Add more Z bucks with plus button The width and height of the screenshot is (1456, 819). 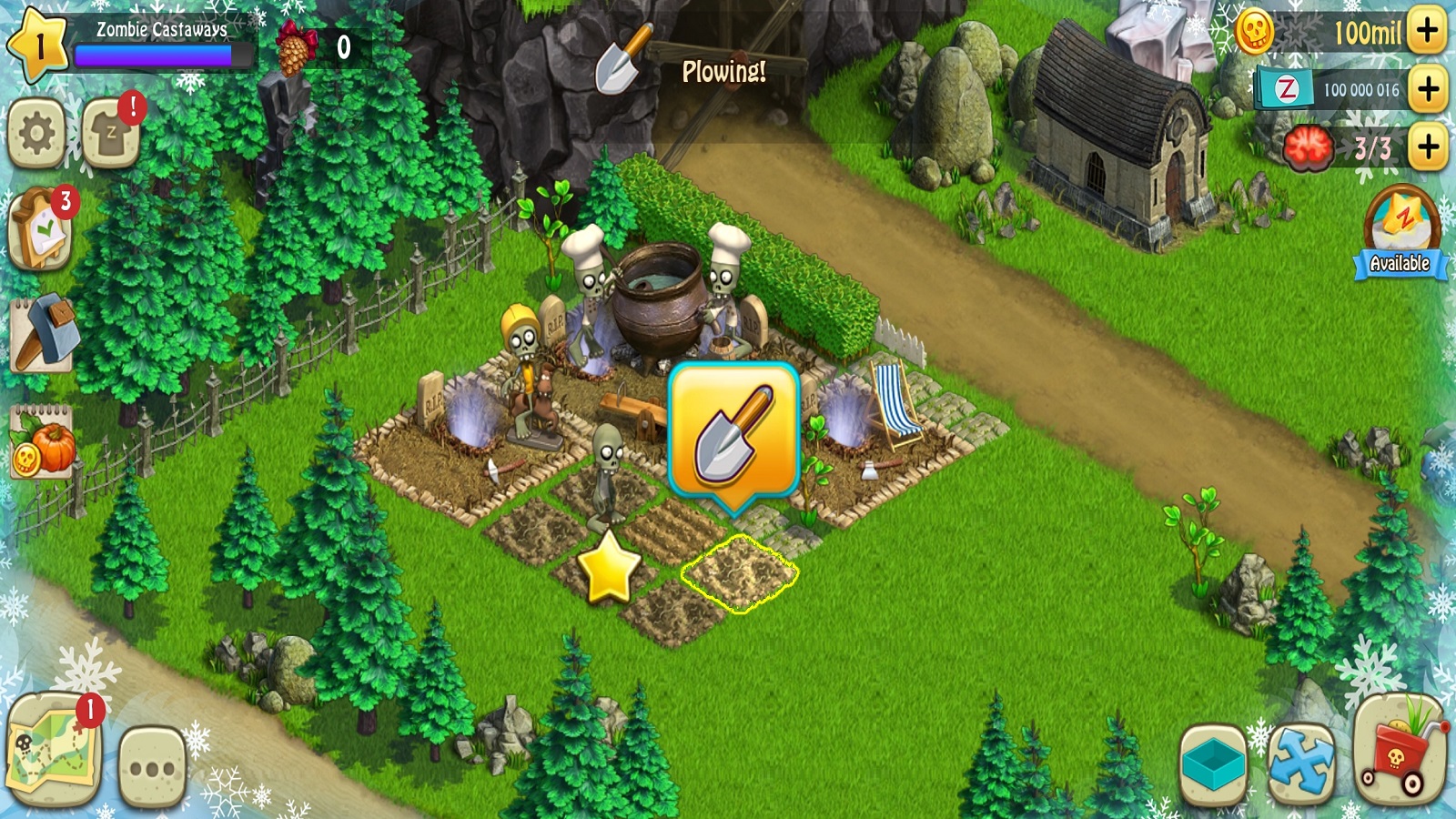pos(1427,89)
